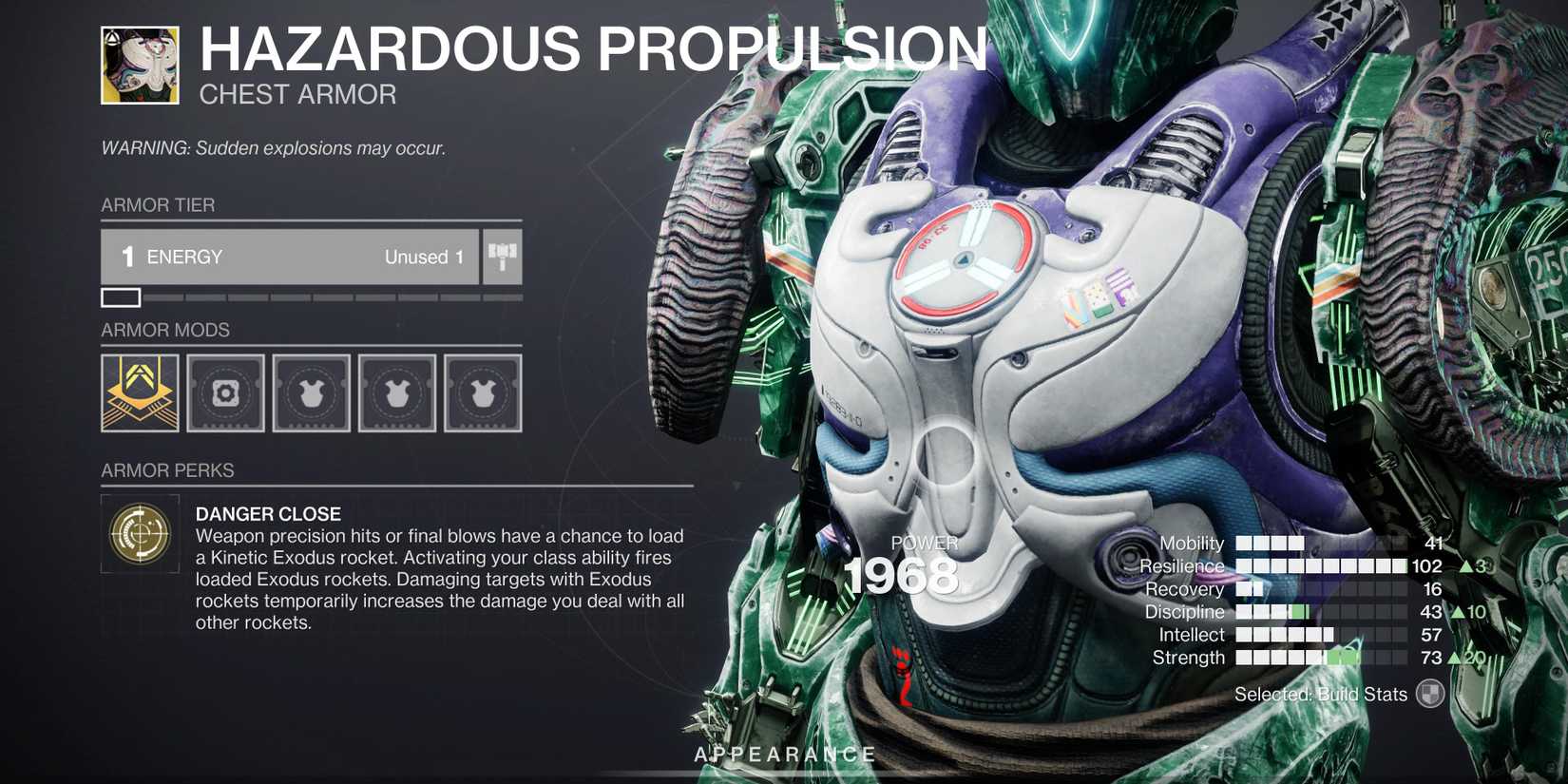The height and width of the screenshot is (784, 1568).
Task: Select the first empty chest armor mod slot
Action: [311, 393]
